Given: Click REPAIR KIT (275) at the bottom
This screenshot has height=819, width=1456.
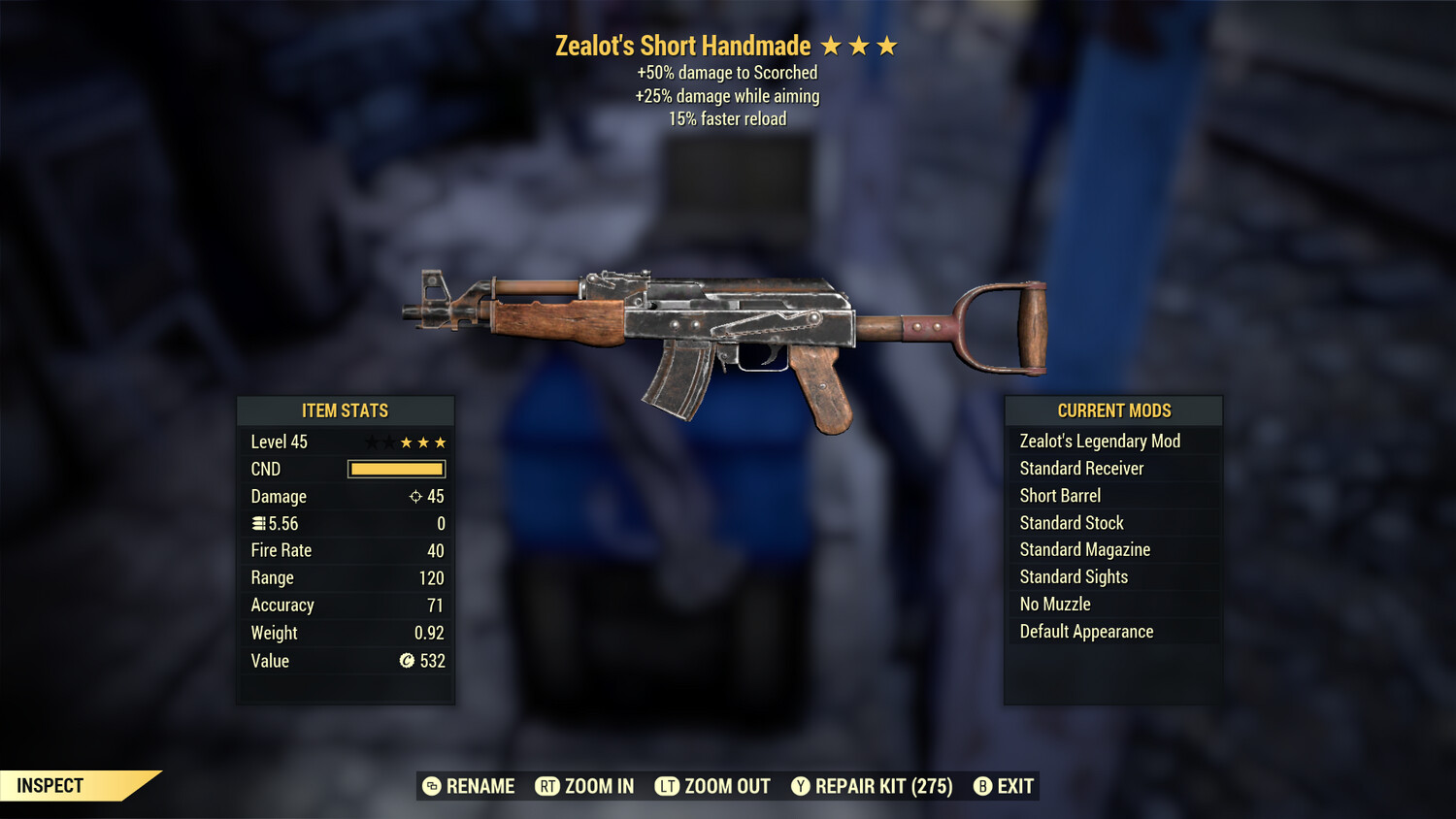Looking at the screenshot, I should (x=872, y=786).
